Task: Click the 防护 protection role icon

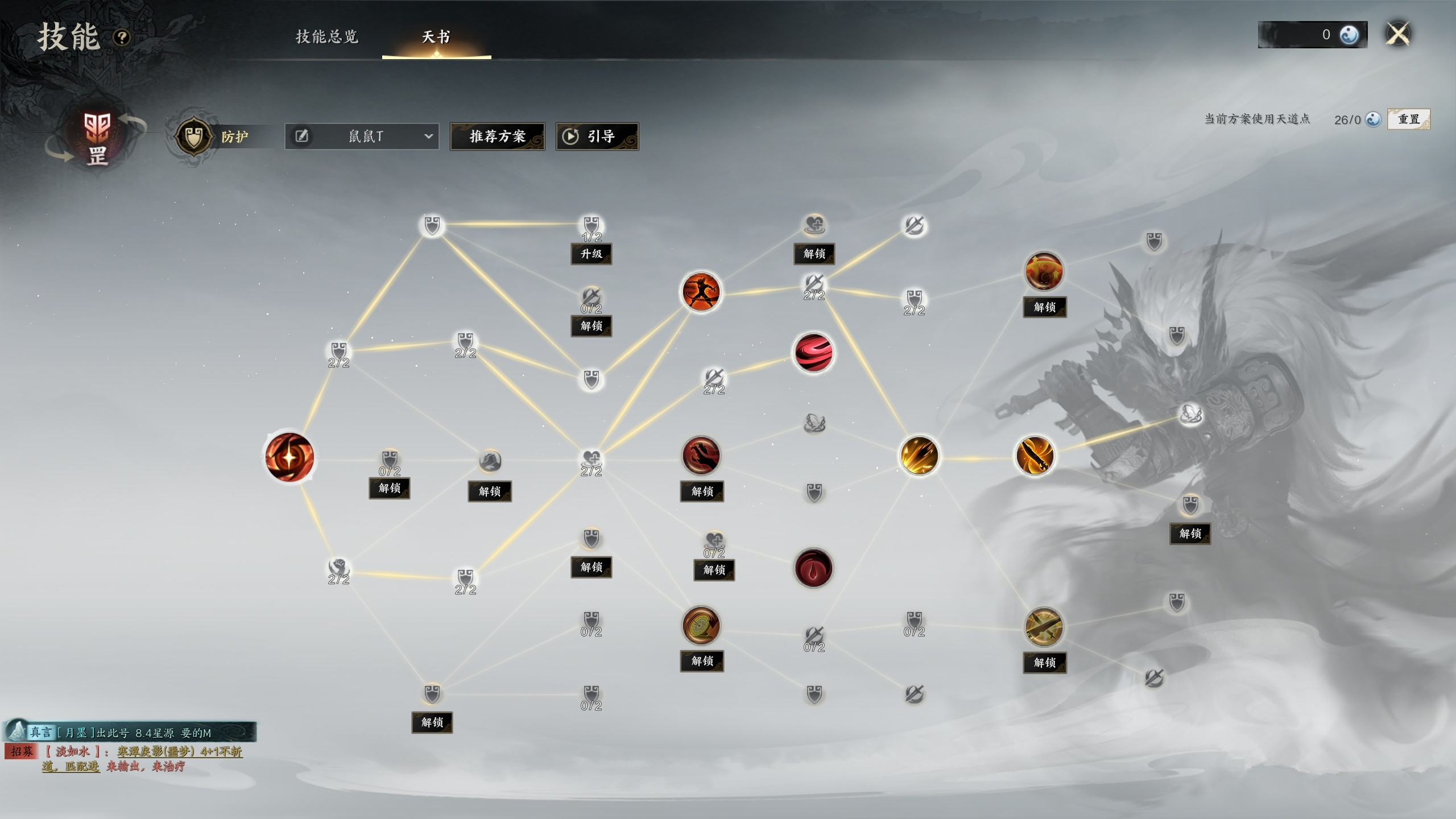Action: [x=193, y=136]
